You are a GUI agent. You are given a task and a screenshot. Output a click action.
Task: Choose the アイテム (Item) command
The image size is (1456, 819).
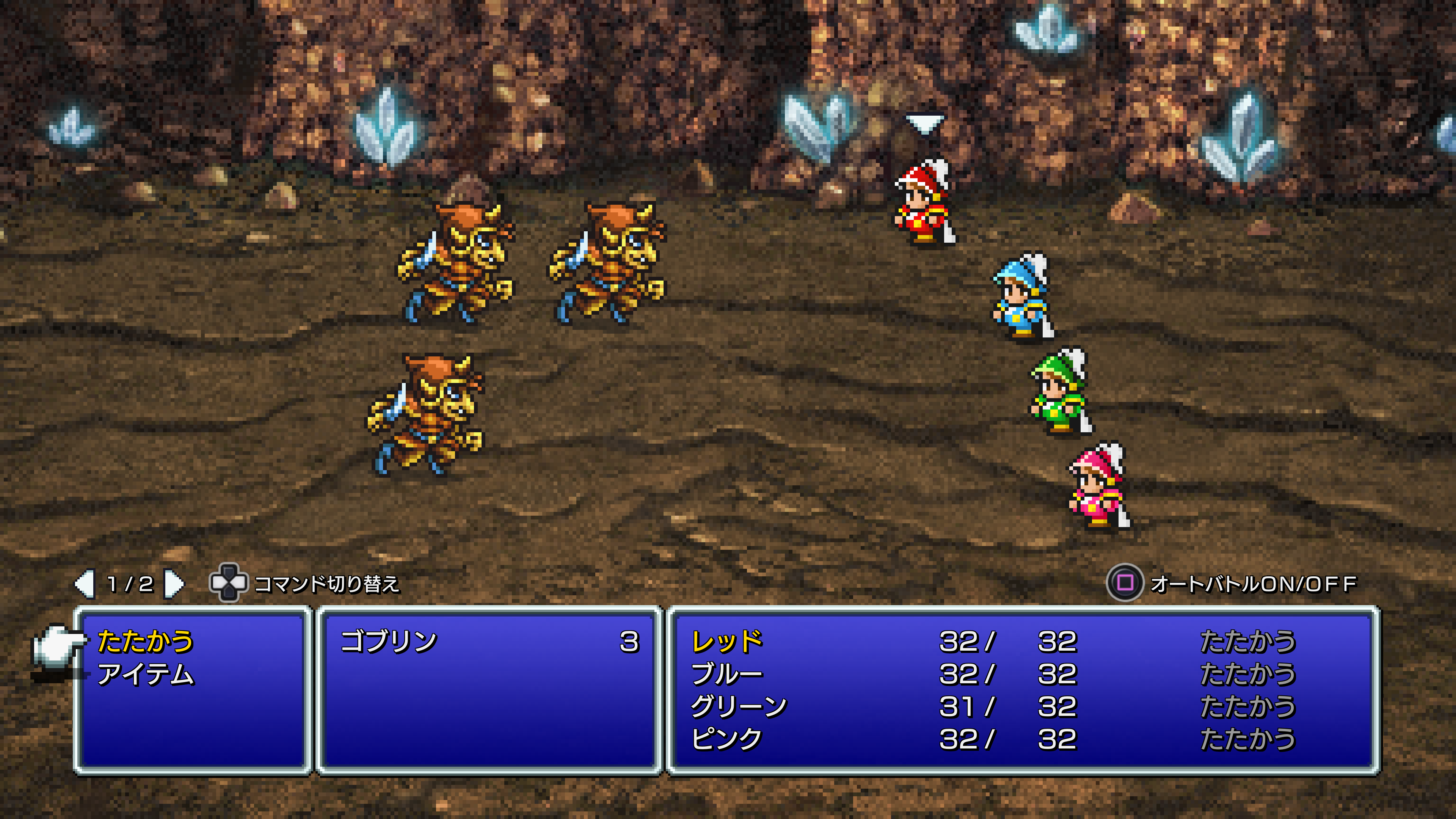click(x=145, y=674)
